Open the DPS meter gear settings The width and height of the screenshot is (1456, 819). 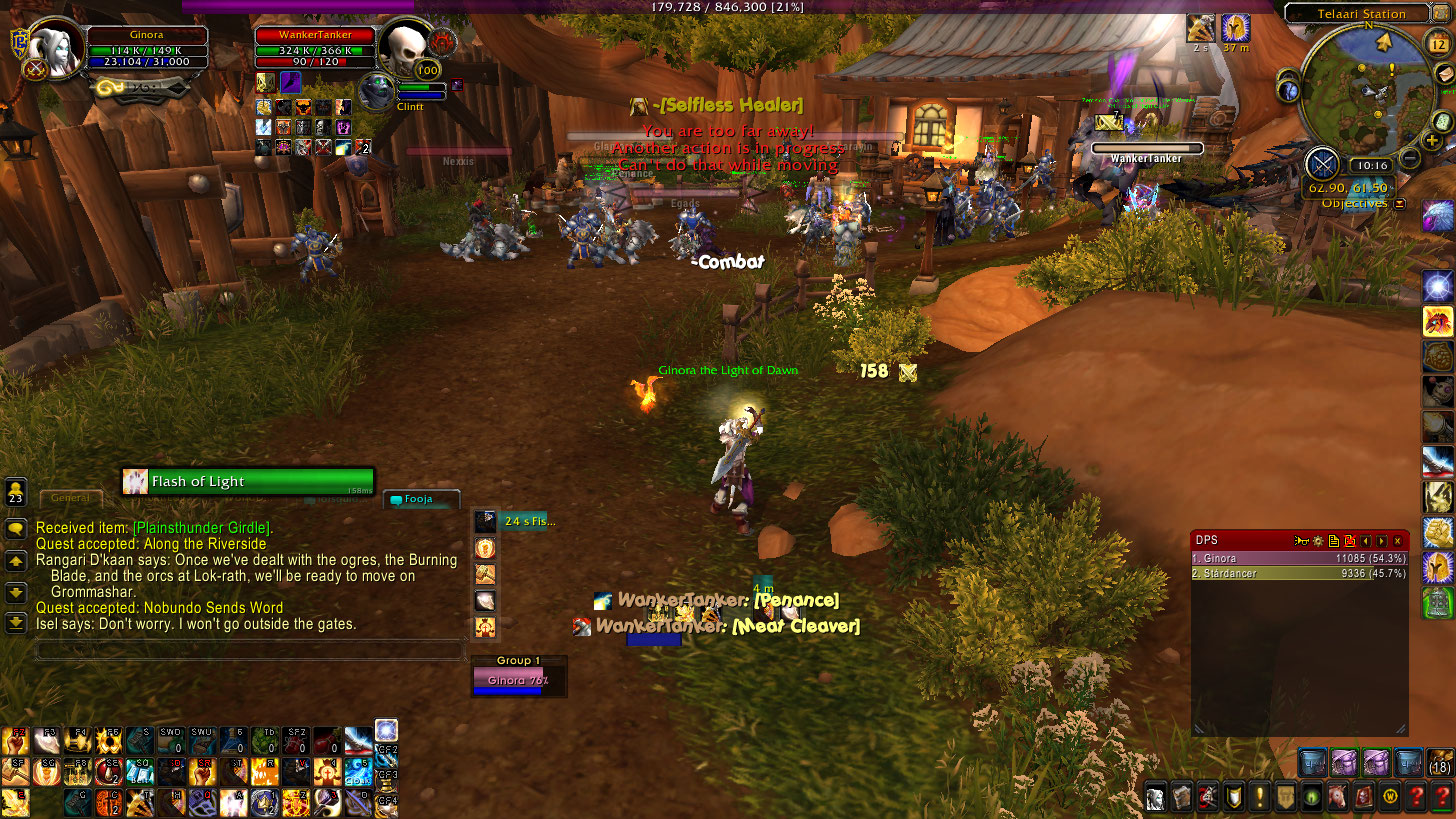[1318, 541]
